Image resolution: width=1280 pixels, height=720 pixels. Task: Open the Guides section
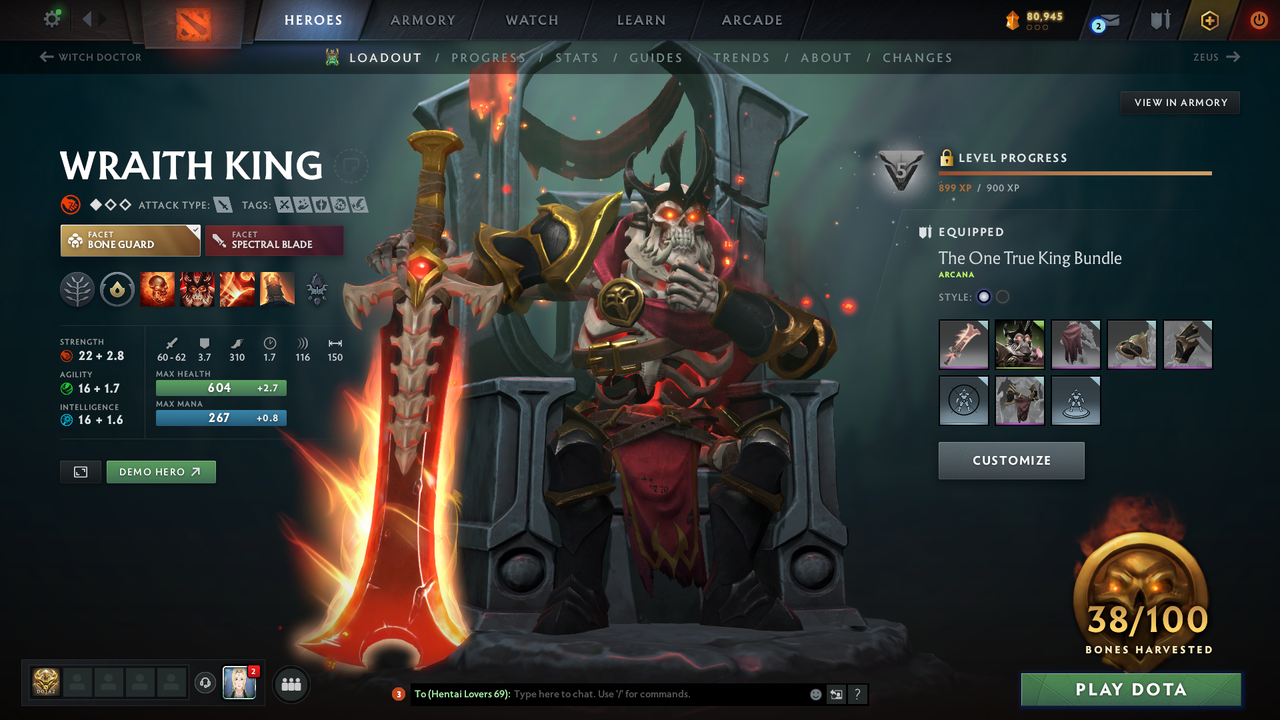pos(656,57)
